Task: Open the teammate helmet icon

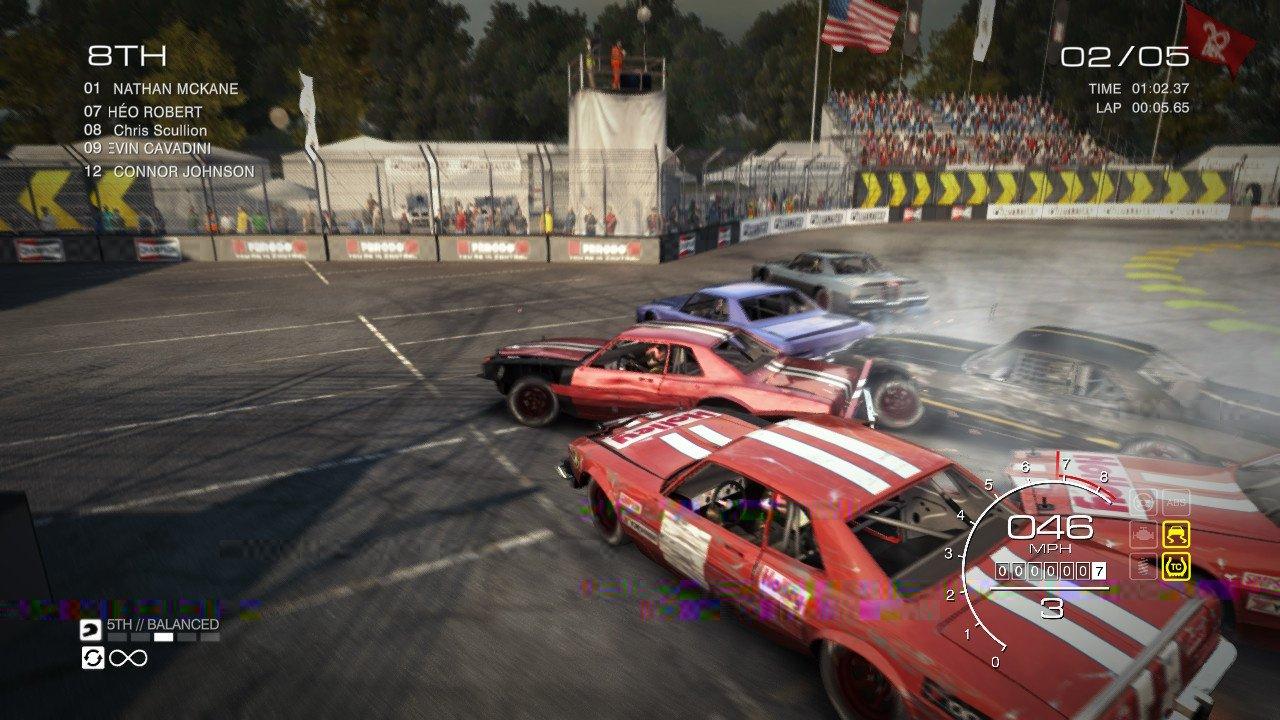Action: click(x=90, y=630)
